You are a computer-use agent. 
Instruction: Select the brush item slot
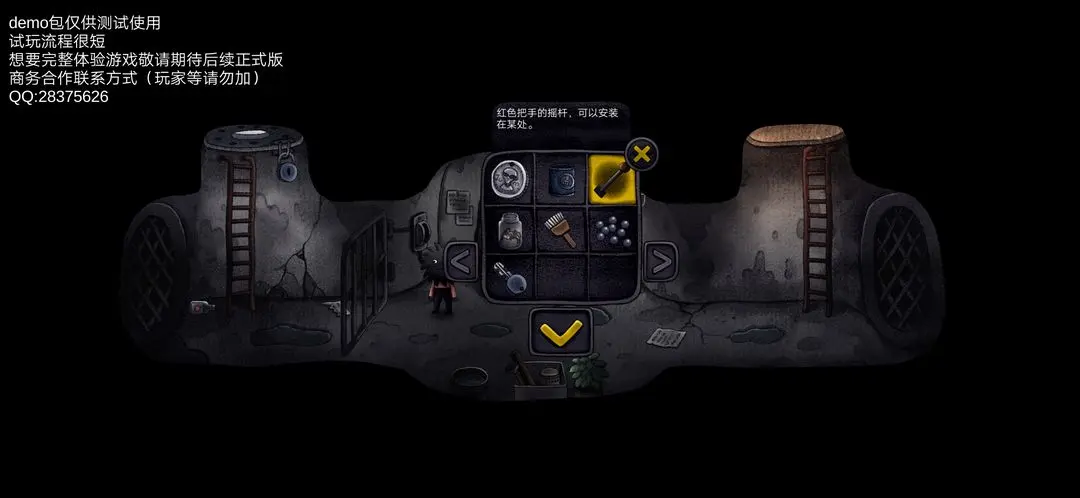(x=561, y=230)
